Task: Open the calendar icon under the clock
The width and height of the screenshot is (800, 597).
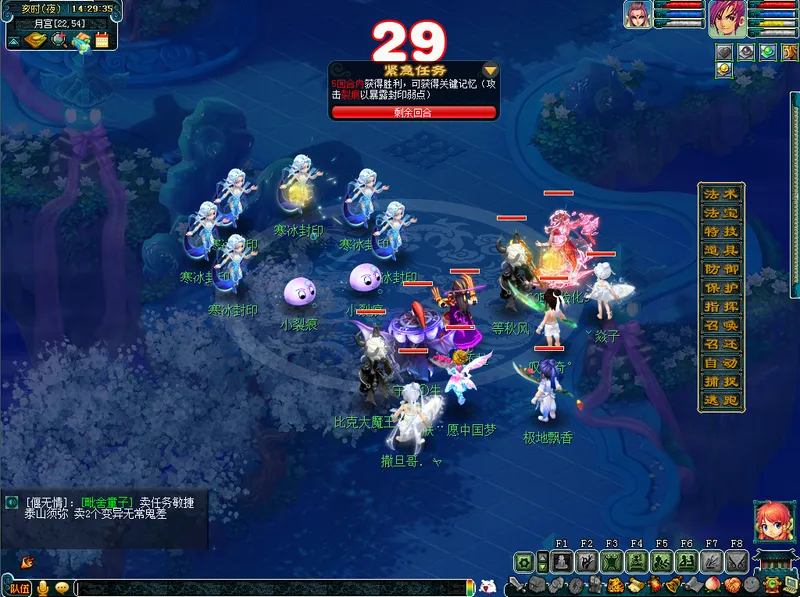Action: [x=103, y=41]
